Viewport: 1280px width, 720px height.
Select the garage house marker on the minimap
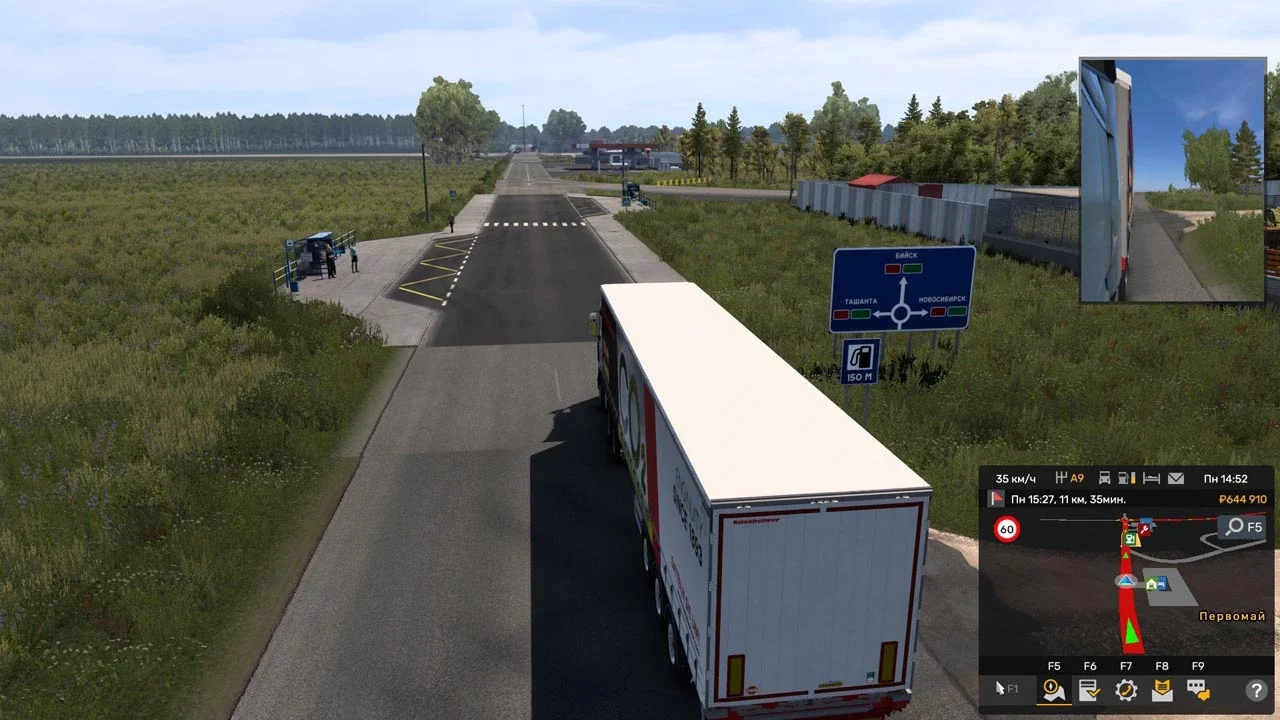pos(1150,585)
